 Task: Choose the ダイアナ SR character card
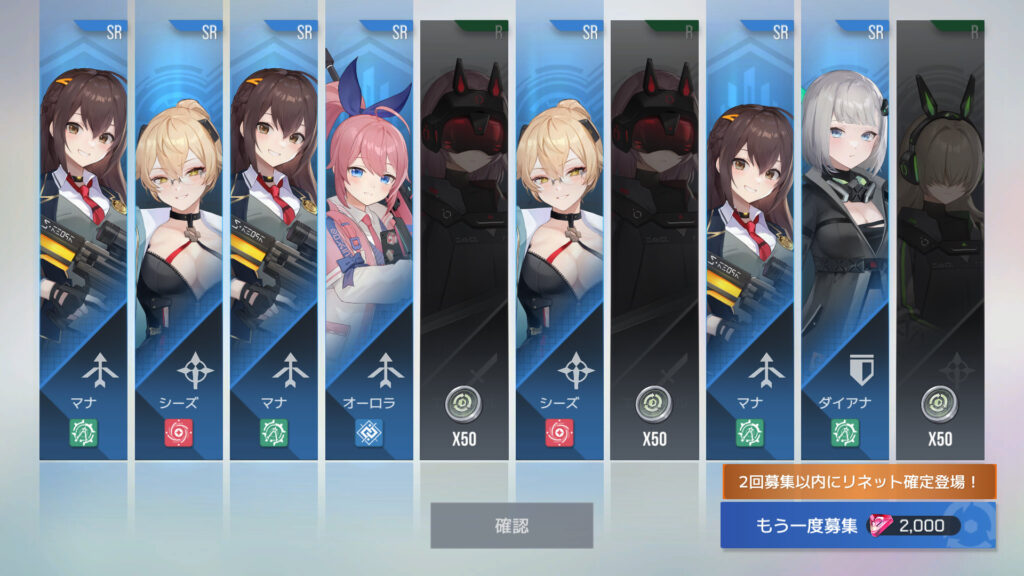tap(844, 240)
